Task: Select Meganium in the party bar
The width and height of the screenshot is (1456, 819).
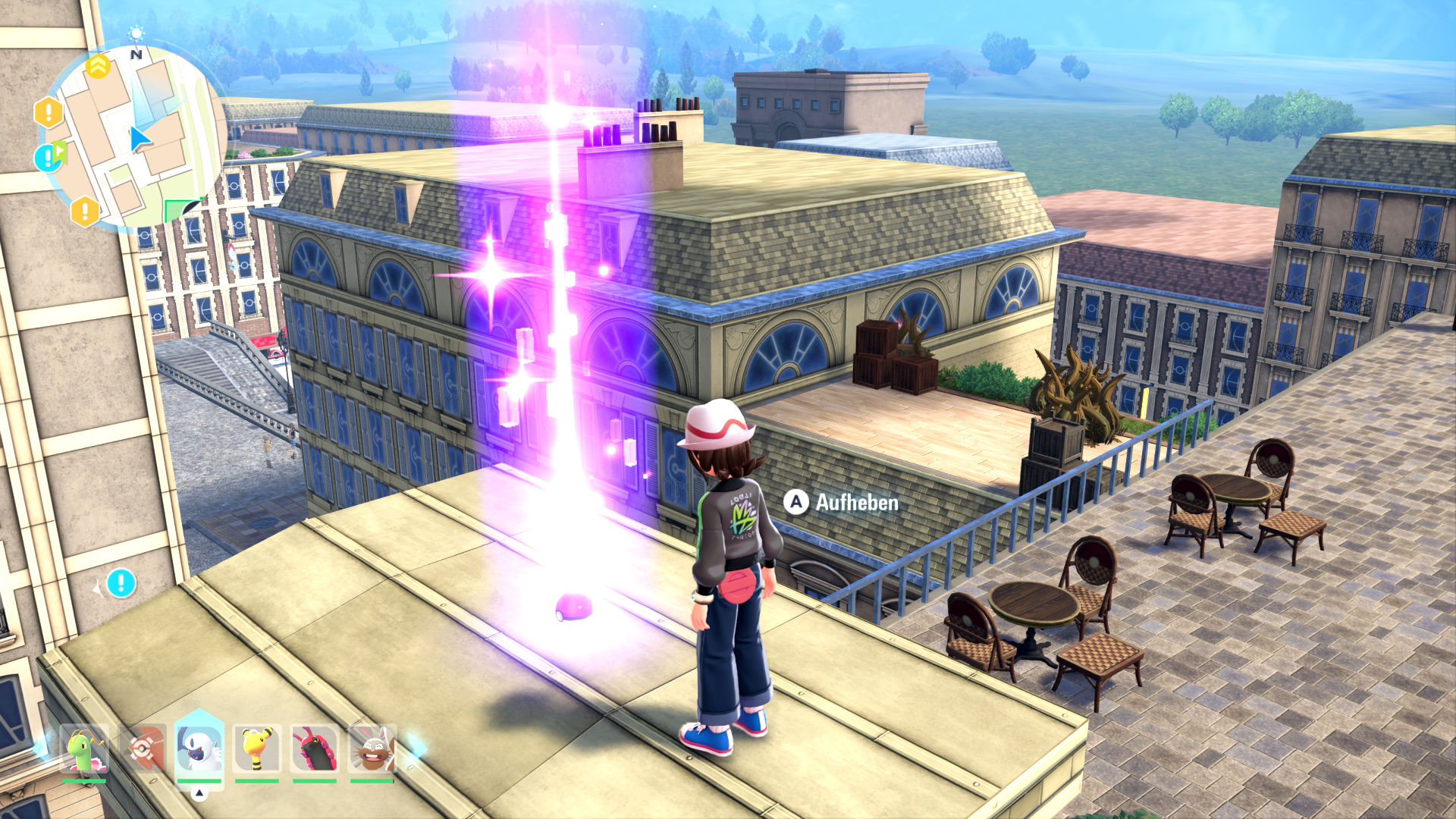Action: pos(84,750)
